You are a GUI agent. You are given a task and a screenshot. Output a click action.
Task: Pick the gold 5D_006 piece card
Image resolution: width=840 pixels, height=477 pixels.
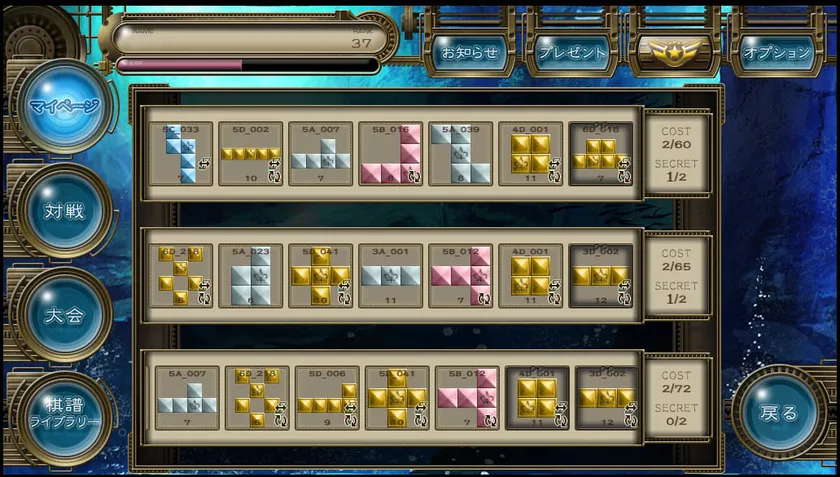click(327, 398)
